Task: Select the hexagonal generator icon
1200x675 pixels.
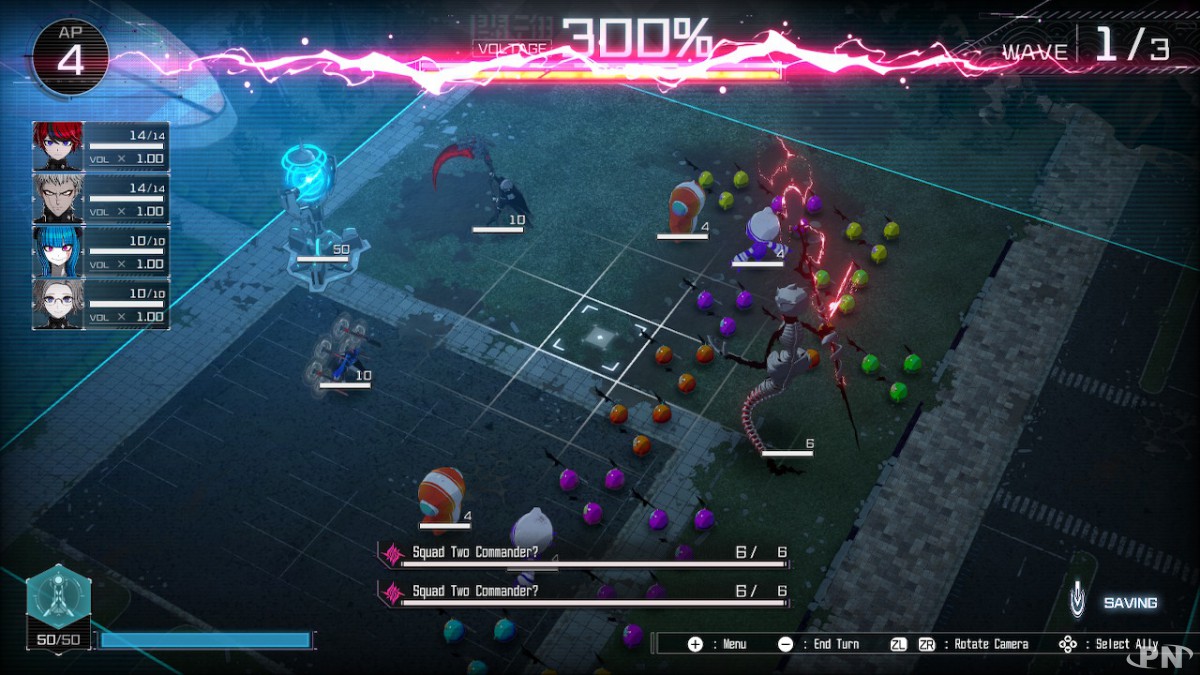Action: (x=59, y=595)
